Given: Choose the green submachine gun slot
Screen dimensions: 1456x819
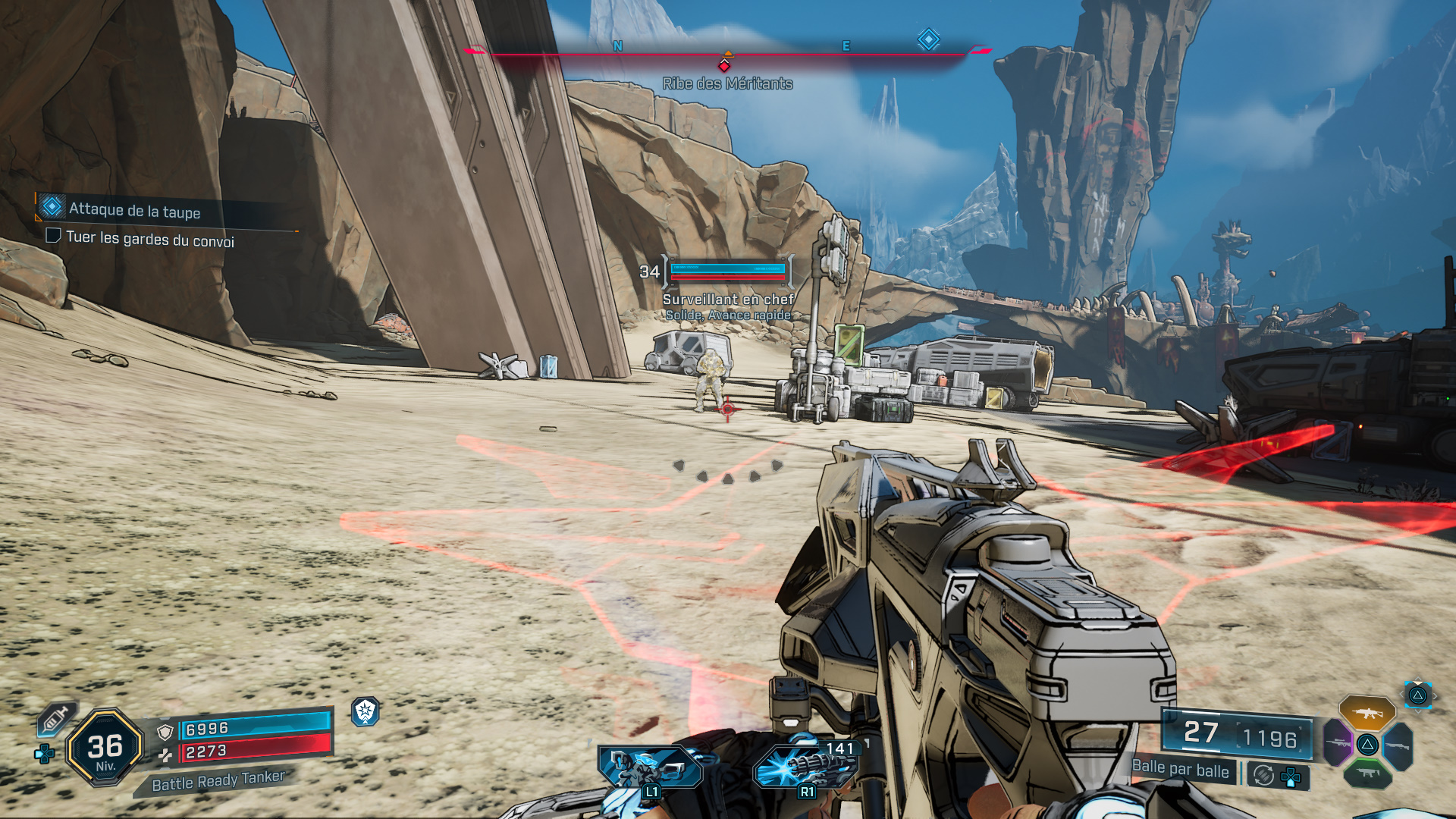Looking at the screenshot, I should pos(1367,773).
